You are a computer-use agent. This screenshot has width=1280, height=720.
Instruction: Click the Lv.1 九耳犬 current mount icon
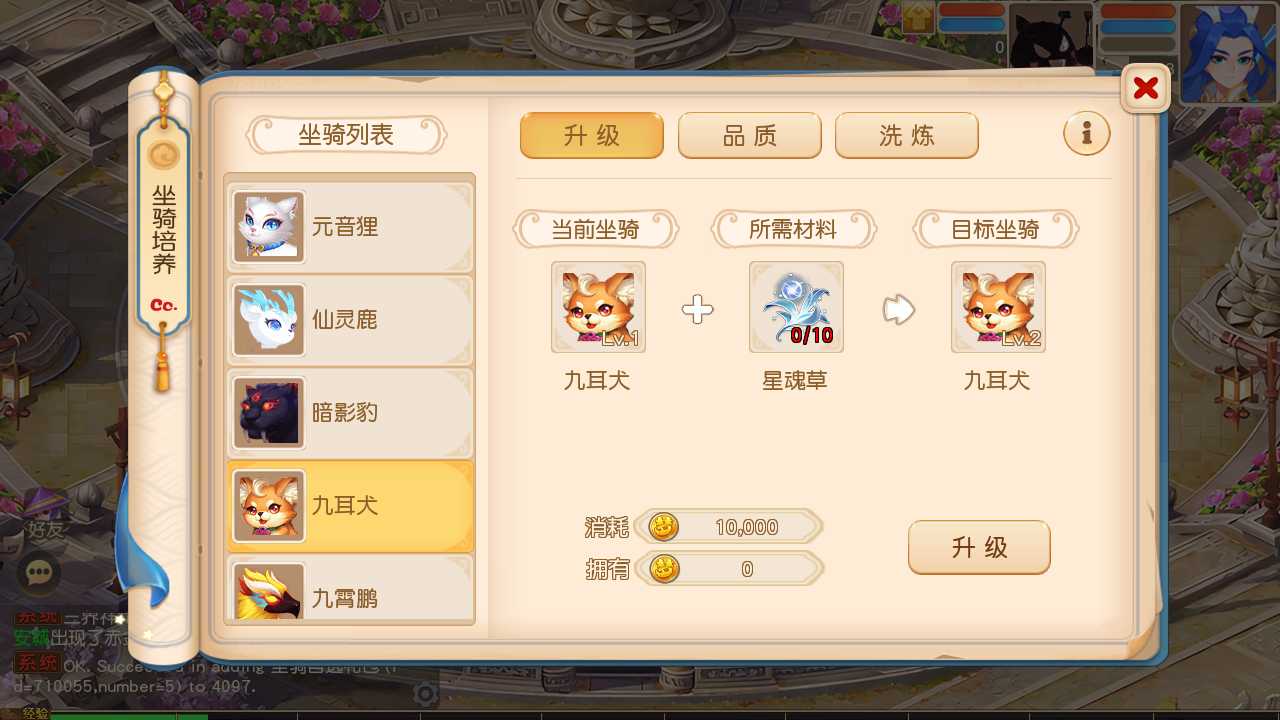point(597,307)
